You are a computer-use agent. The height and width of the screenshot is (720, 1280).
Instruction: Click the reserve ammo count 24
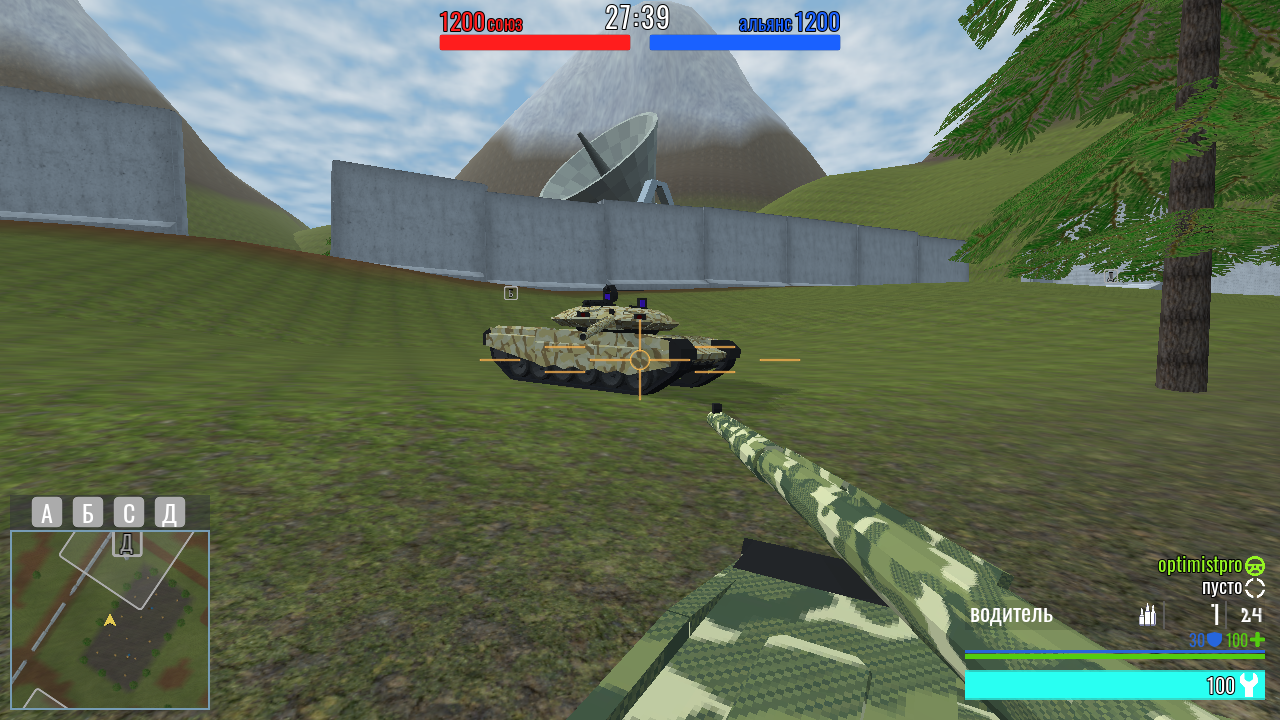coord(1252,615)
